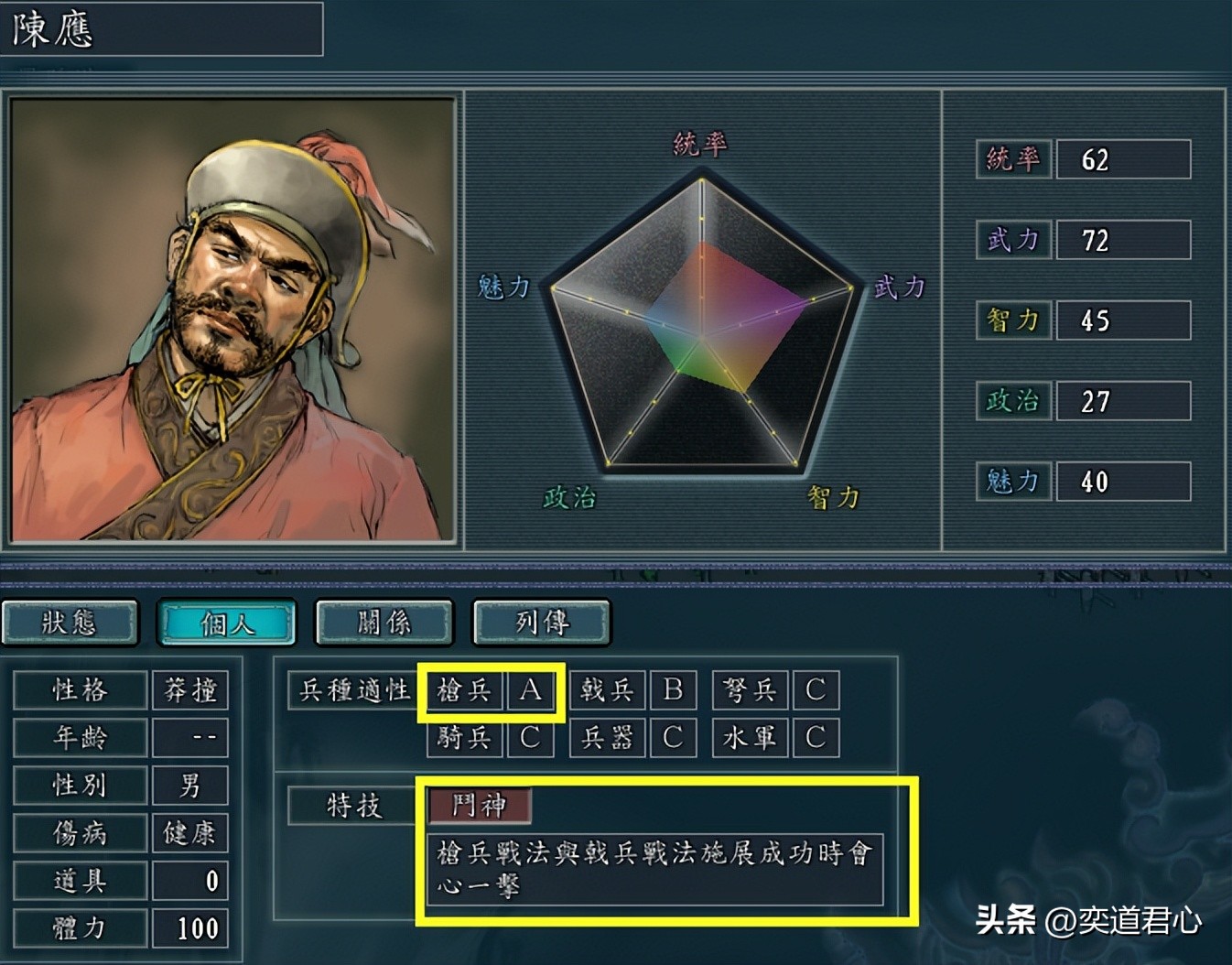Click the 鬥神 special skill badge

click(481, 808)
